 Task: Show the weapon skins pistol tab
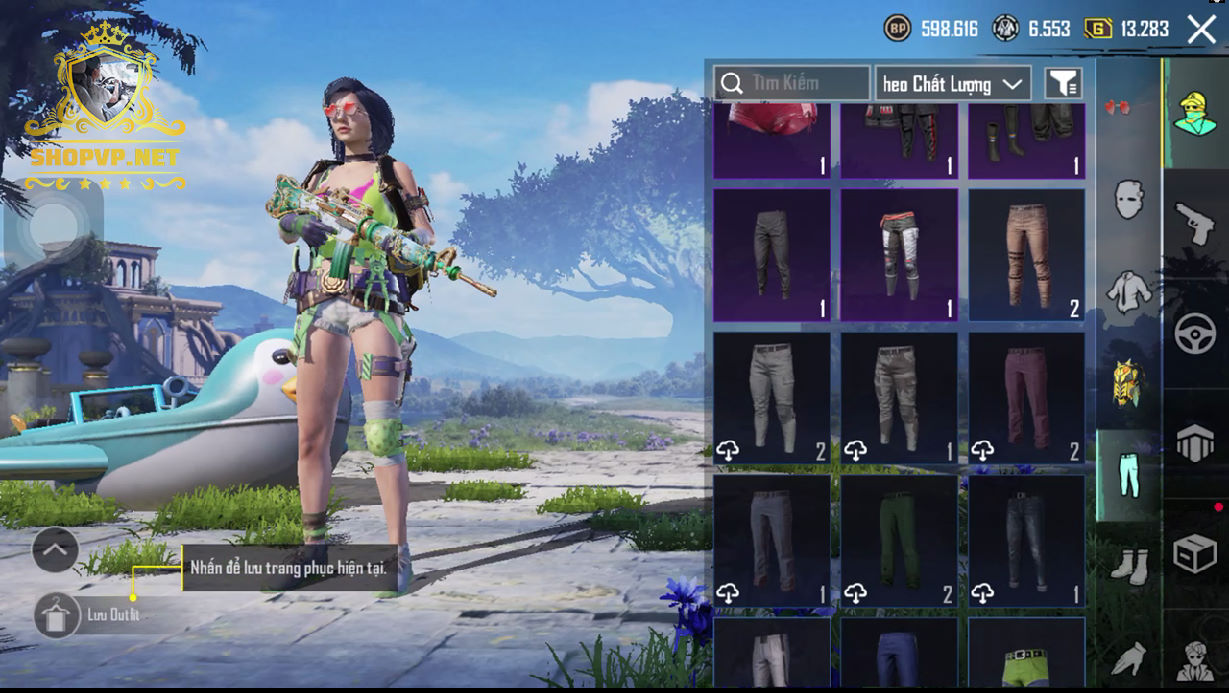pos(1195,225)
